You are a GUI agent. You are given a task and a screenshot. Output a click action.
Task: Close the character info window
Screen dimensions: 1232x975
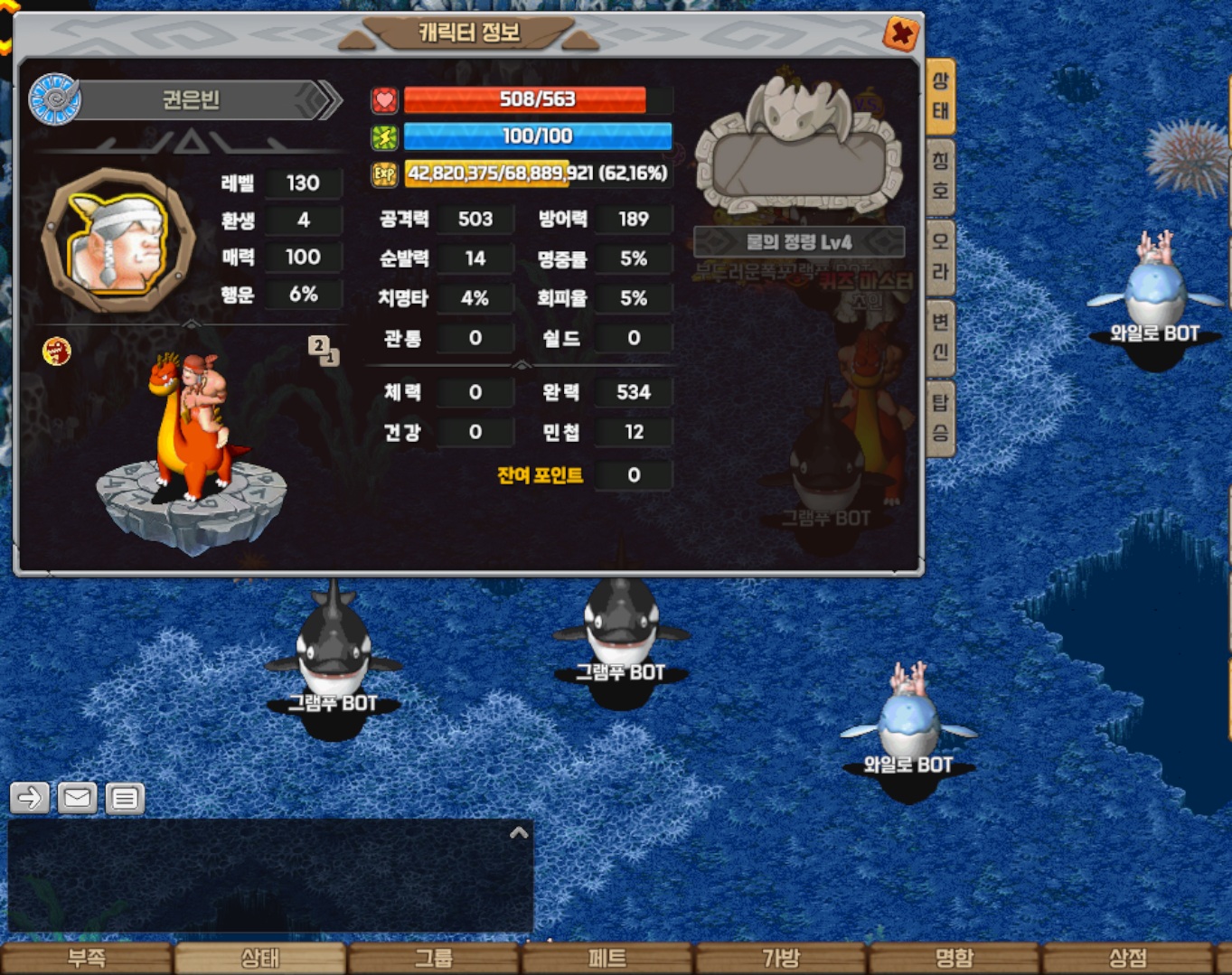(900, 34)
